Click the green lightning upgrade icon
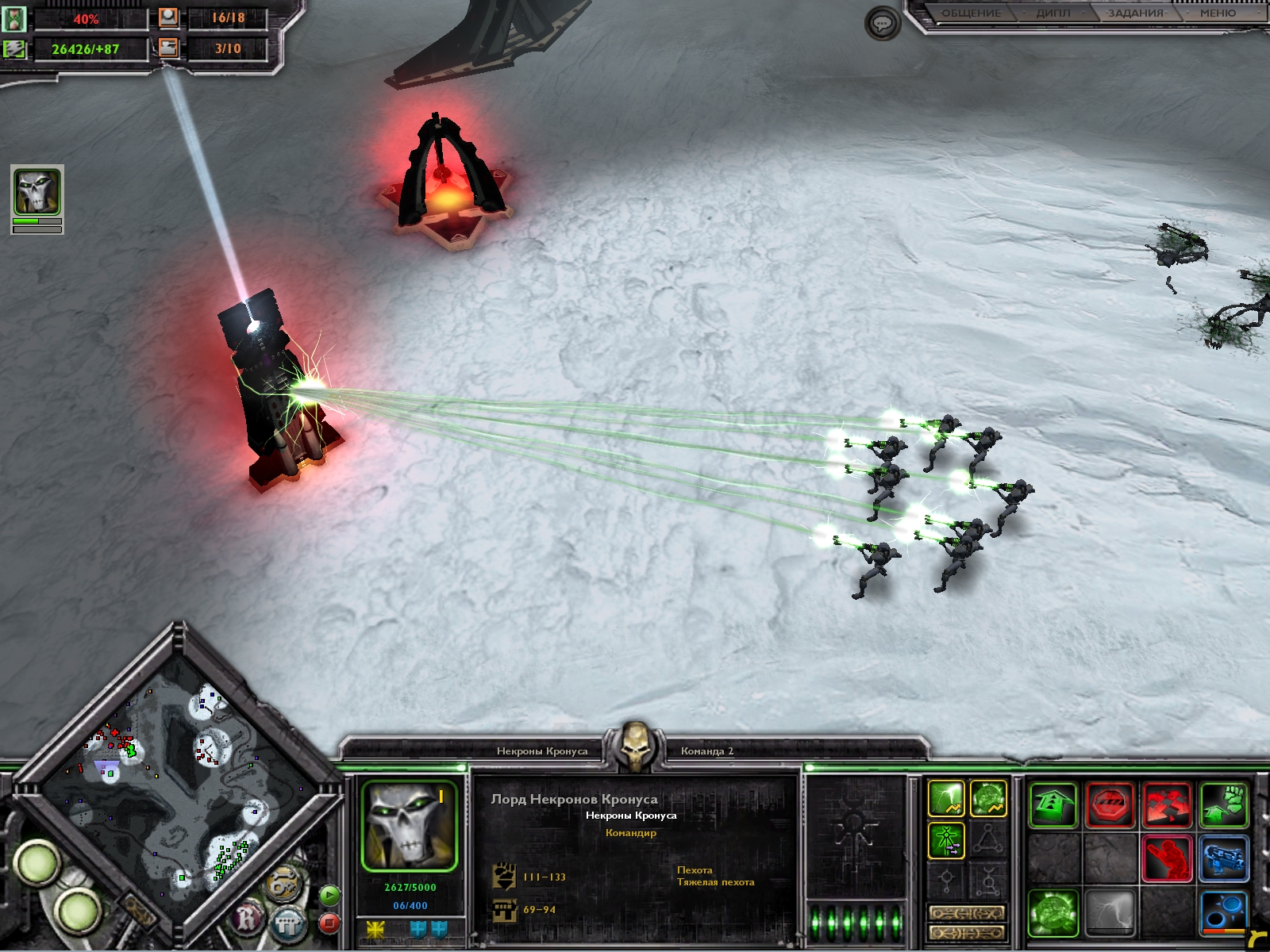Viewport: 1270px width, 952px height. click(x=946, y=798)
